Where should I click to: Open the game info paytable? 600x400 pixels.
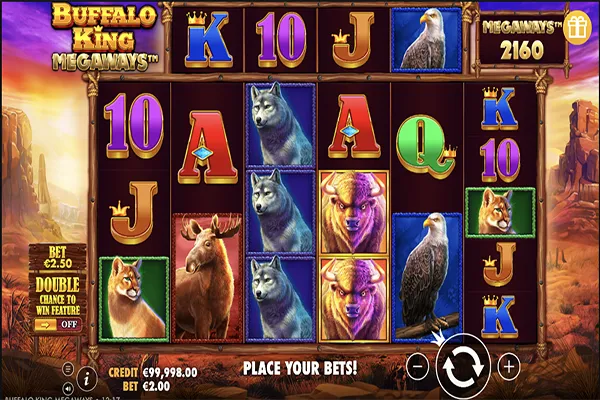[x=87, y=377]
